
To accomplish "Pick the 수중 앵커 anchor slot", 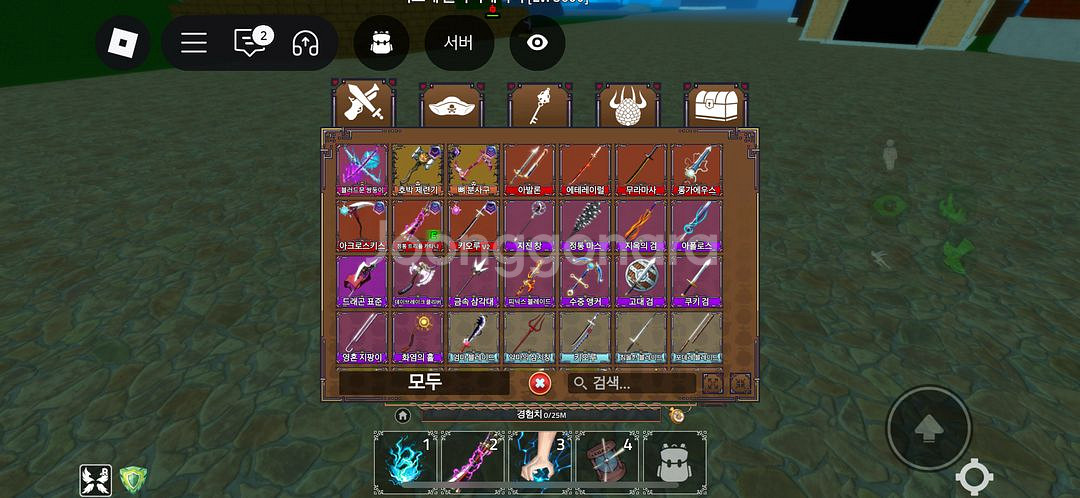I will (584, 281).
